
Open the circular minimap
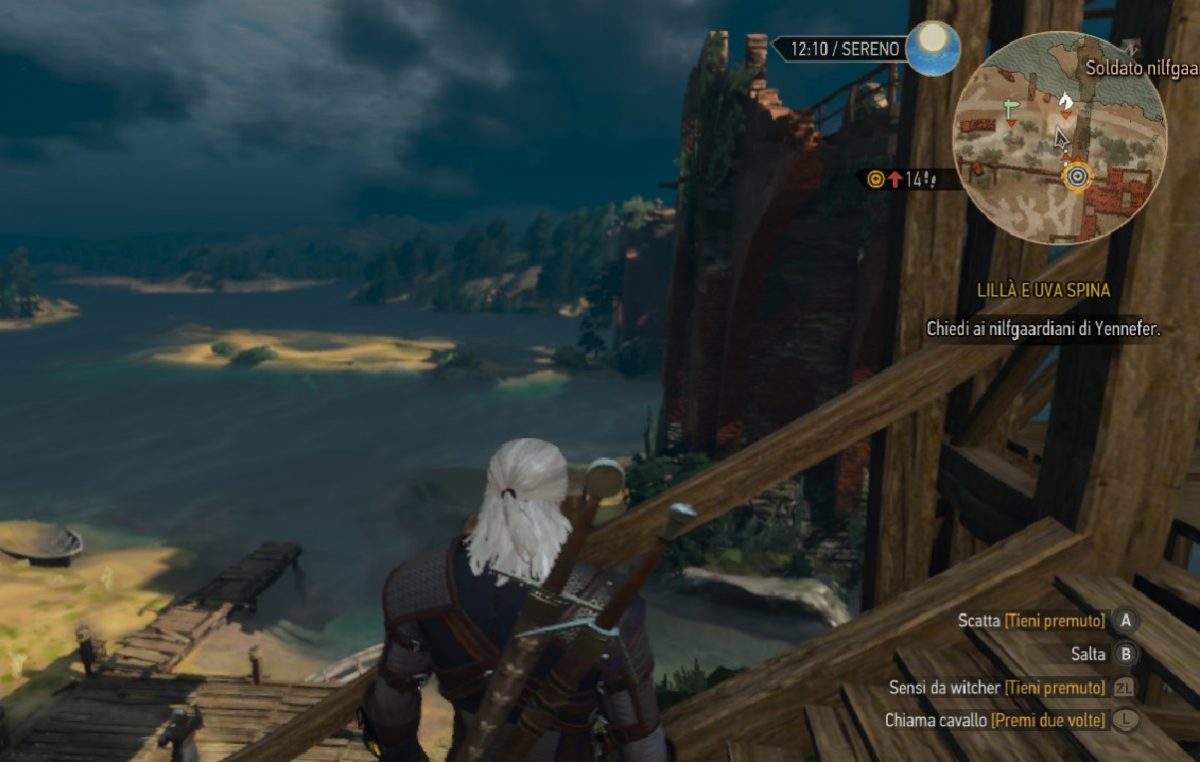point(1060,138)
